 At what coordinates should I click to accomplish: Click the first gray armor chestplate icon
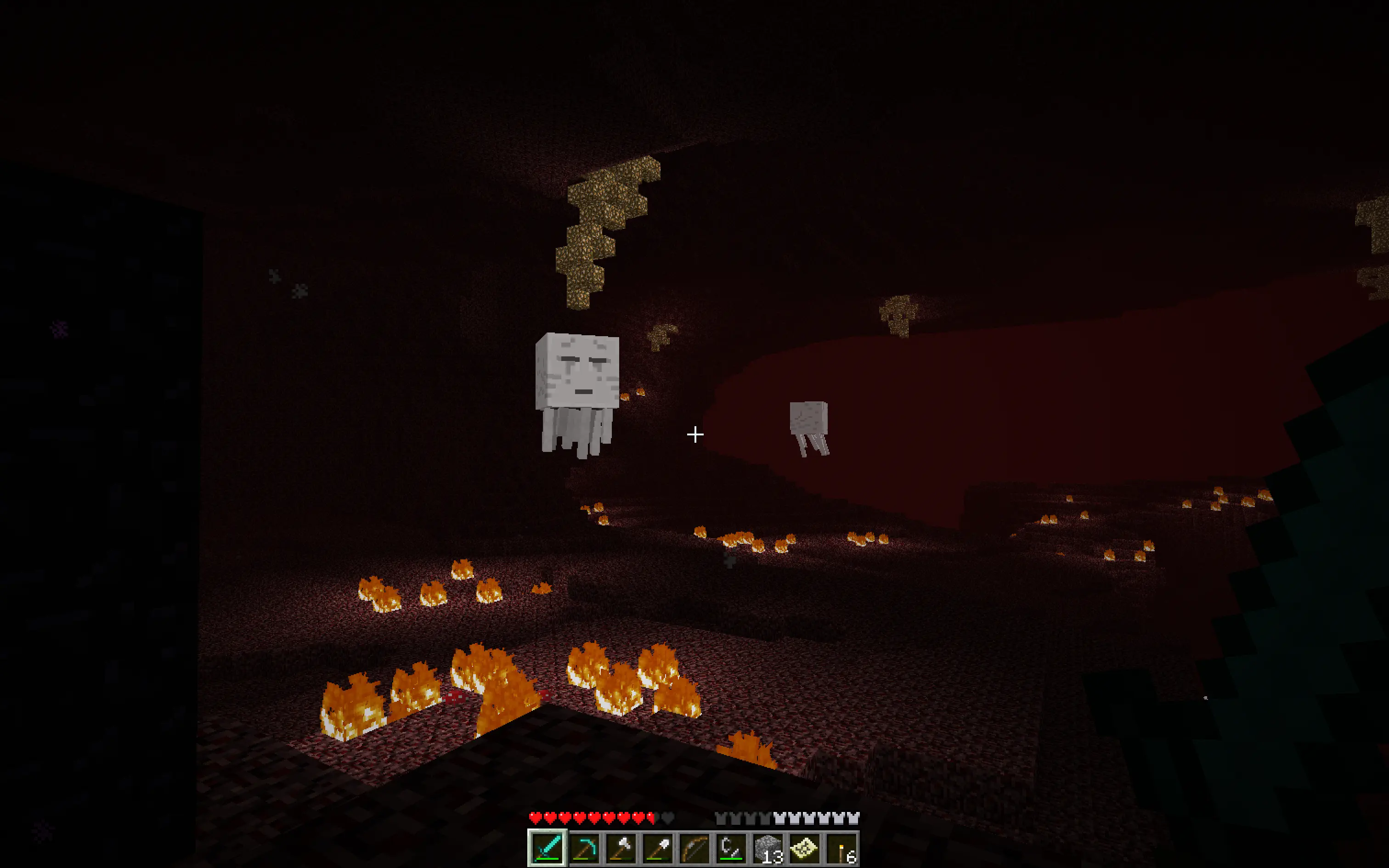coord(722,817)
